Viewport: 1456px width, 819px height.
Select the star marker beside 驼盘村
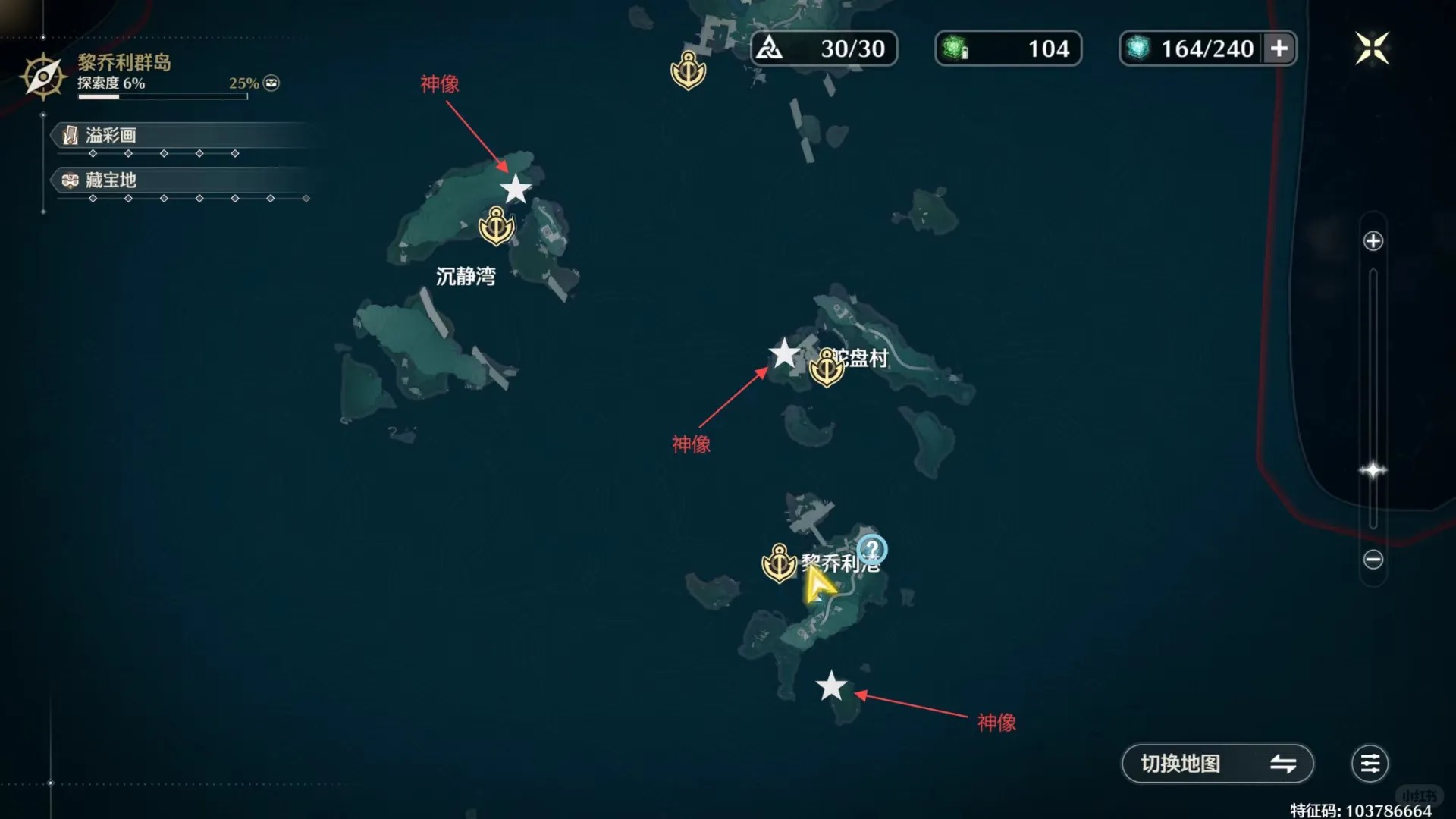784,353
